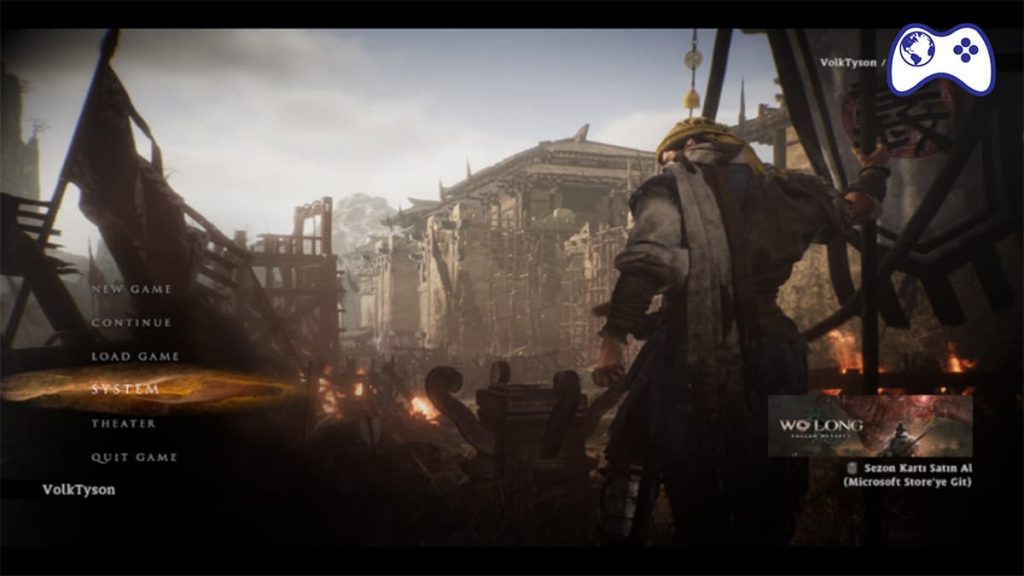This screenshot has height=576, width=1024.
Task: Choose Continue from the main menu
Action: coord(131,323)
